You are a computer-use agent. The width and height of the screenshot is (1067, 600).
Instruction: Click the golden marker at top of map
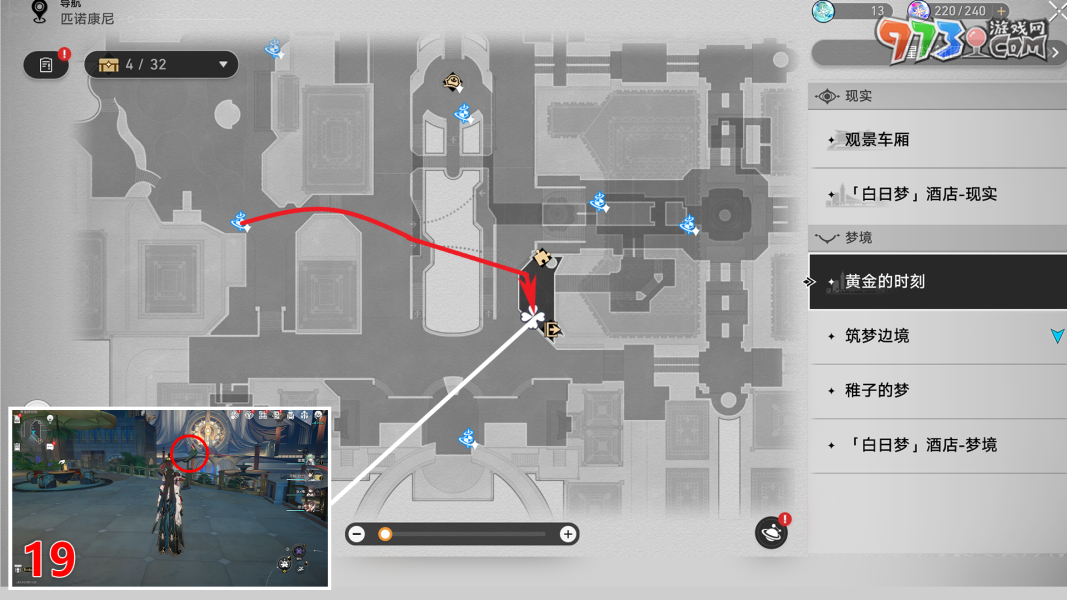pyautogui.click(x=453, y=82)
